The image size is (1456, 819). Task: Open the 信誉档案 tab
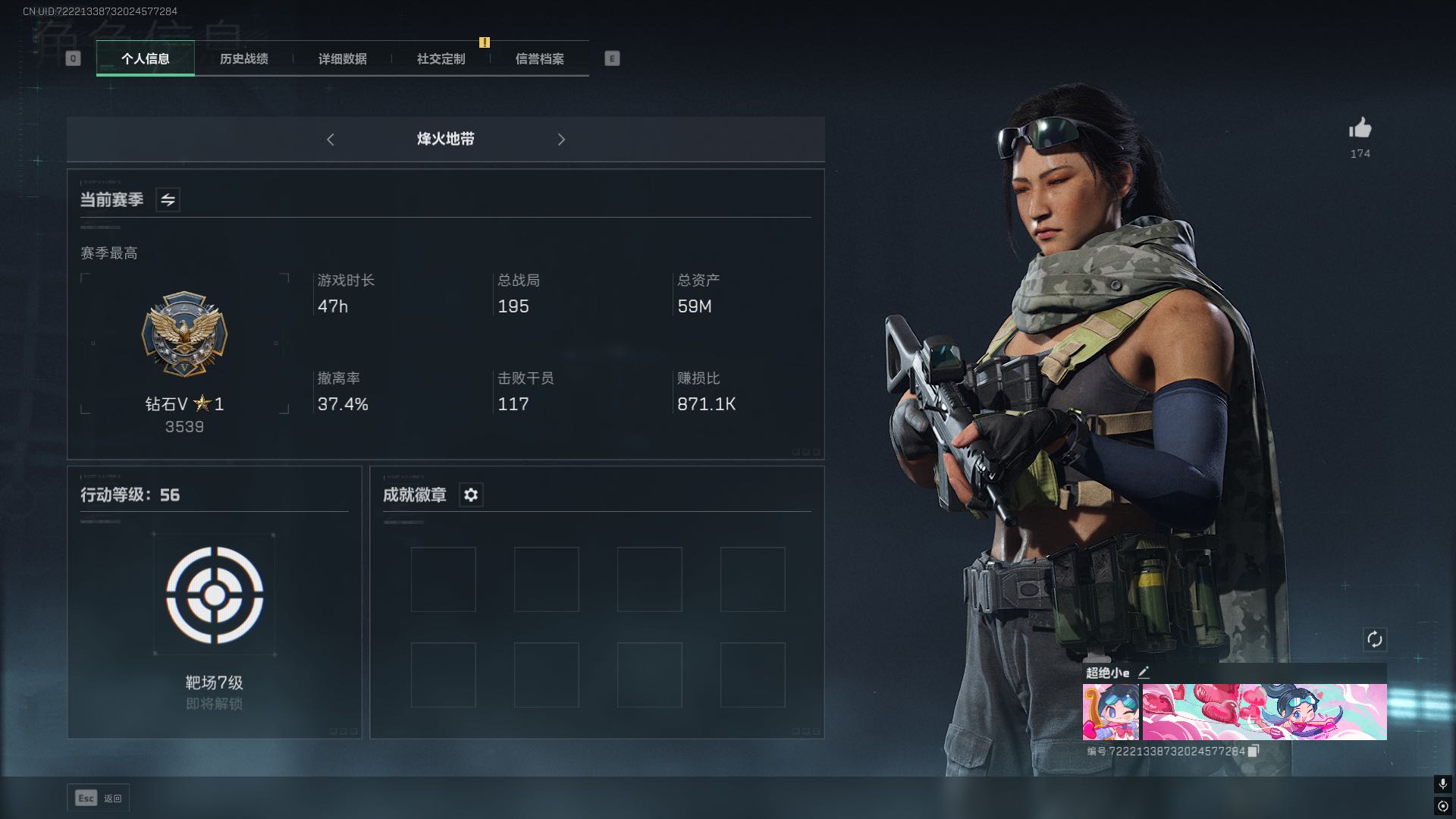tap(539, 58)
